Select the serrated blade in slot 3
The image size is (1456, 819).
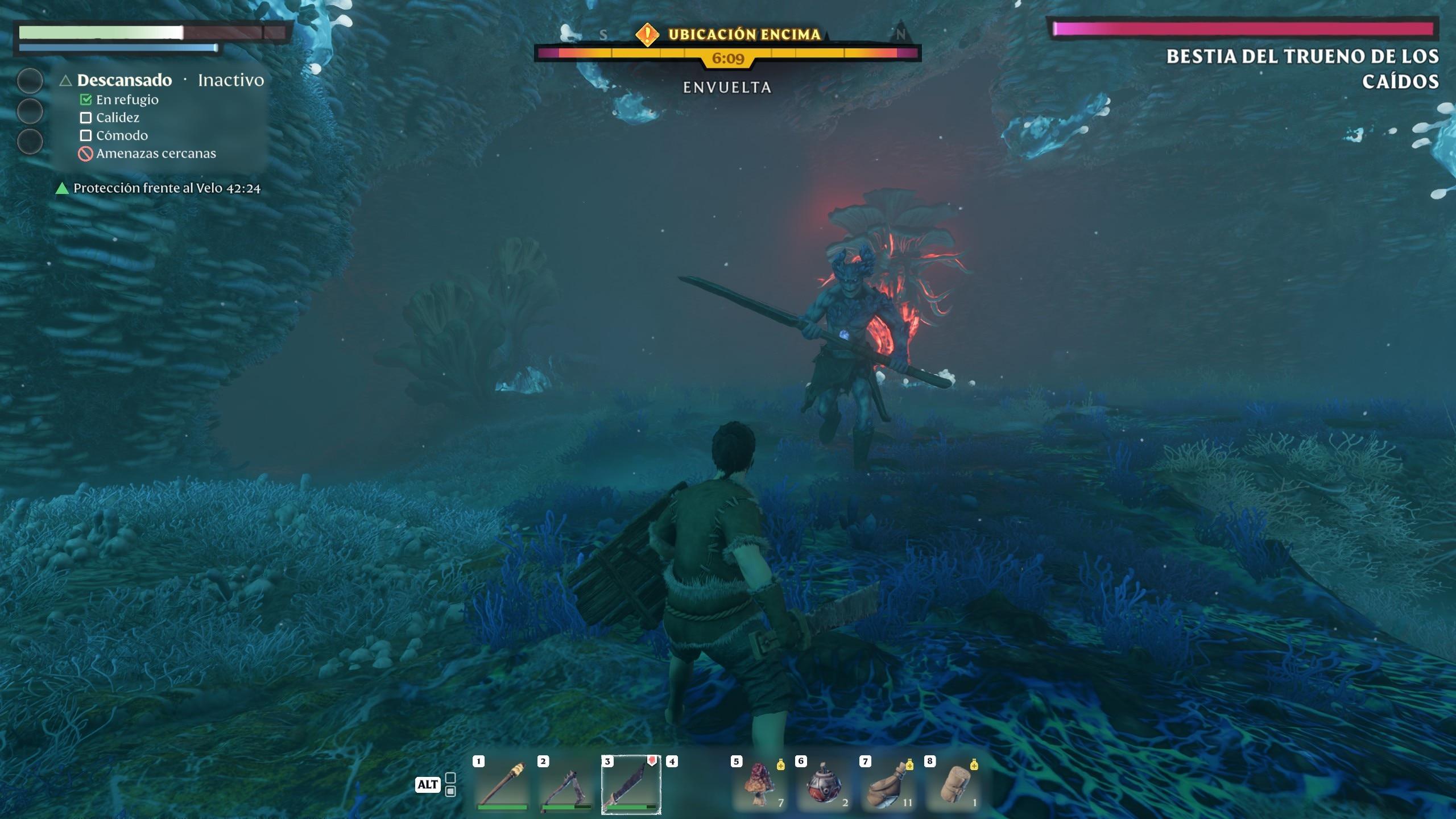click(631, 785)
